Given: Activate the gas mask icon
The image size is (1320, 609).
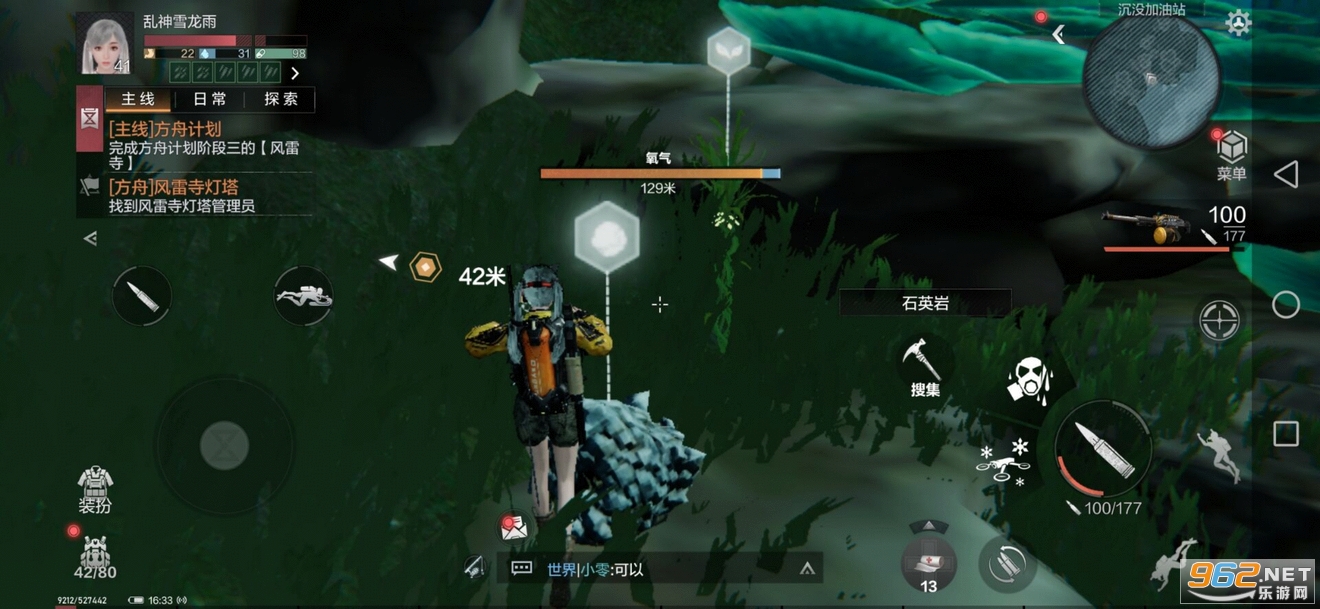Looking at the screenshot, I should [1029, 379].
